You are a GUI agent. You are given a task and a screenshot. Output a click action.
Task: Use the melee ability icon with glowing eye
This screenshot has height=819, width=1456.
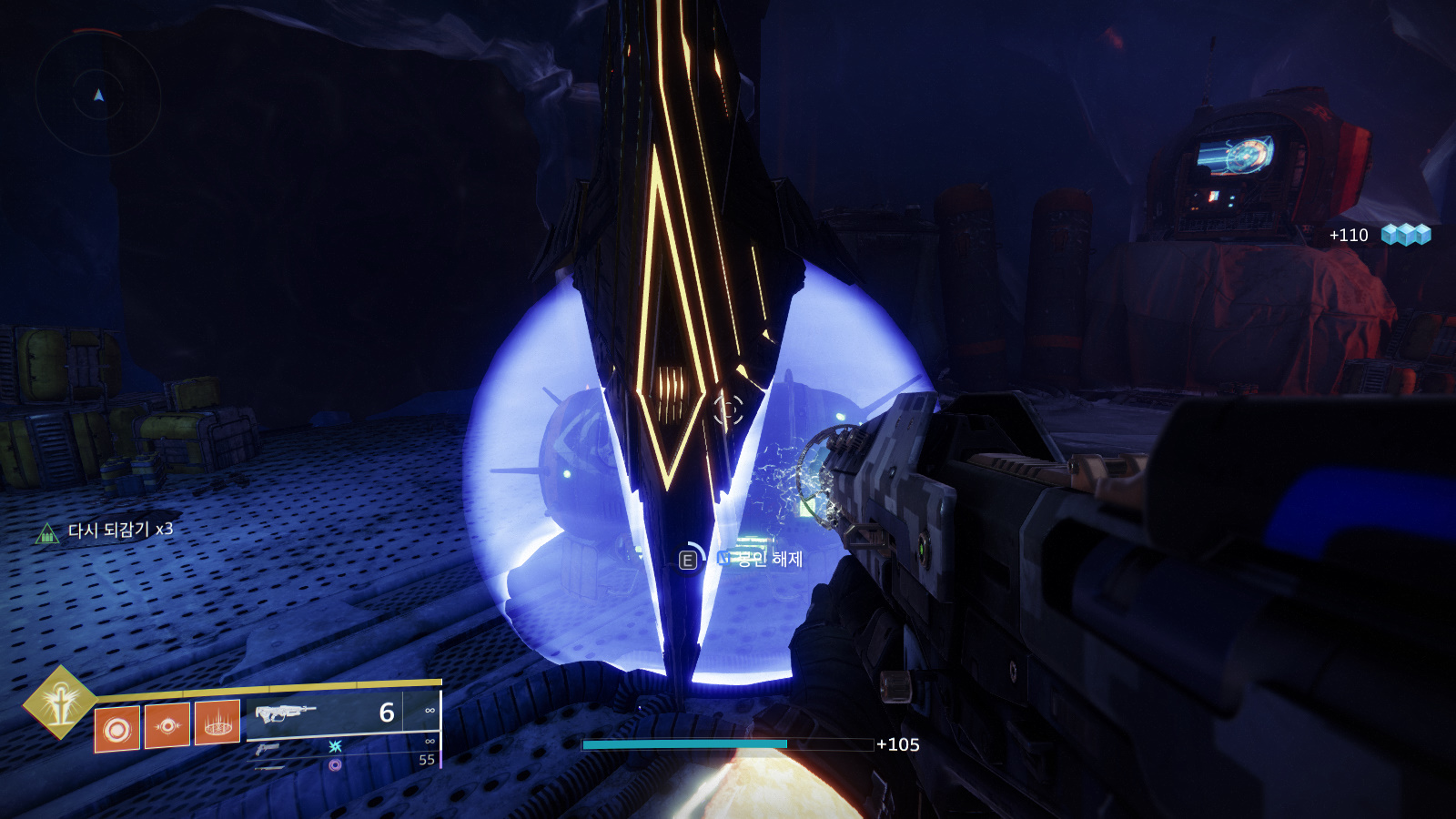point(167,725)
